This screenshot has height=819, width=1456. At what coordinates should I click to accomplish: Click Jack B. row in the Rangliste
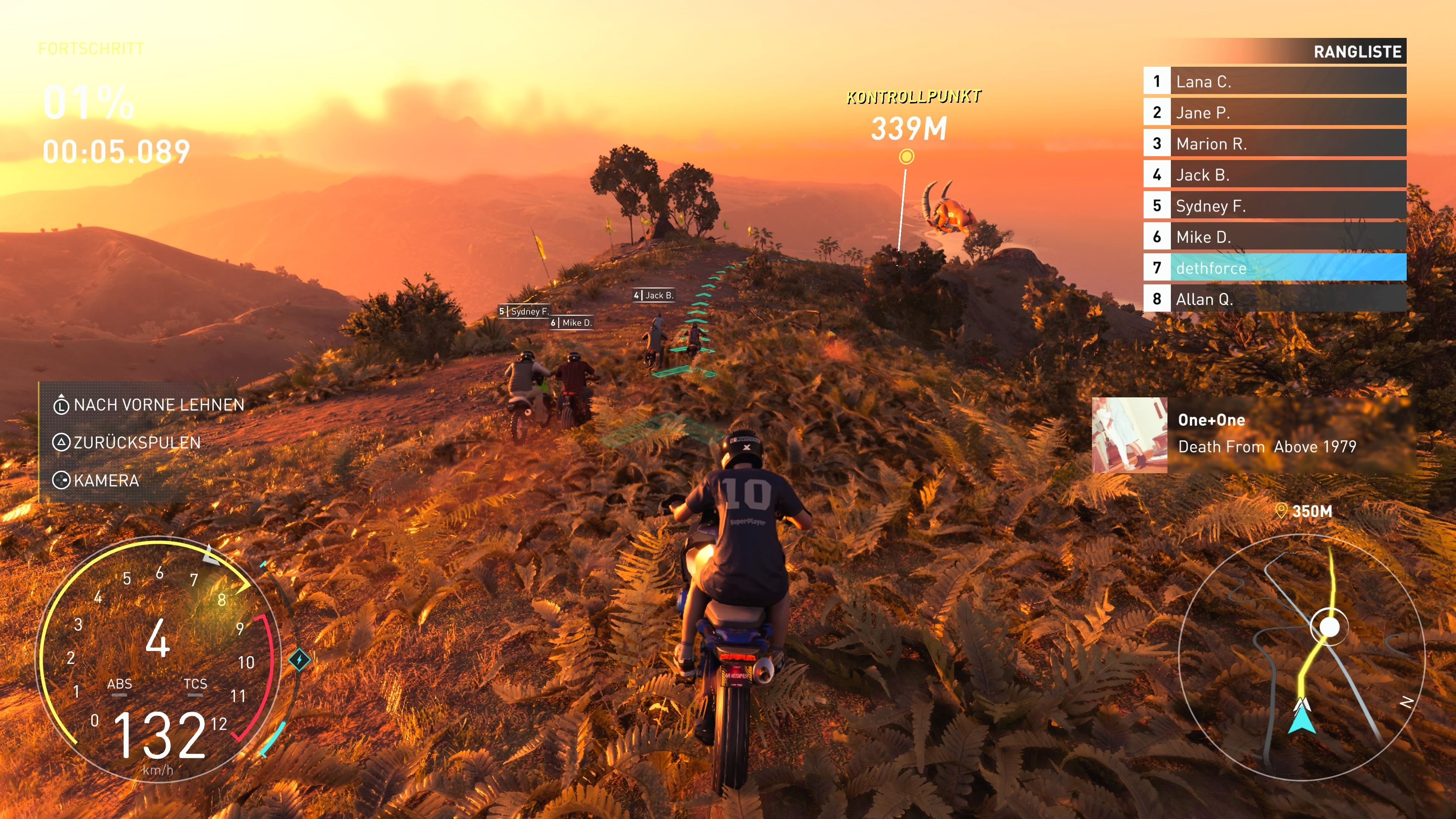point(1274,175)
